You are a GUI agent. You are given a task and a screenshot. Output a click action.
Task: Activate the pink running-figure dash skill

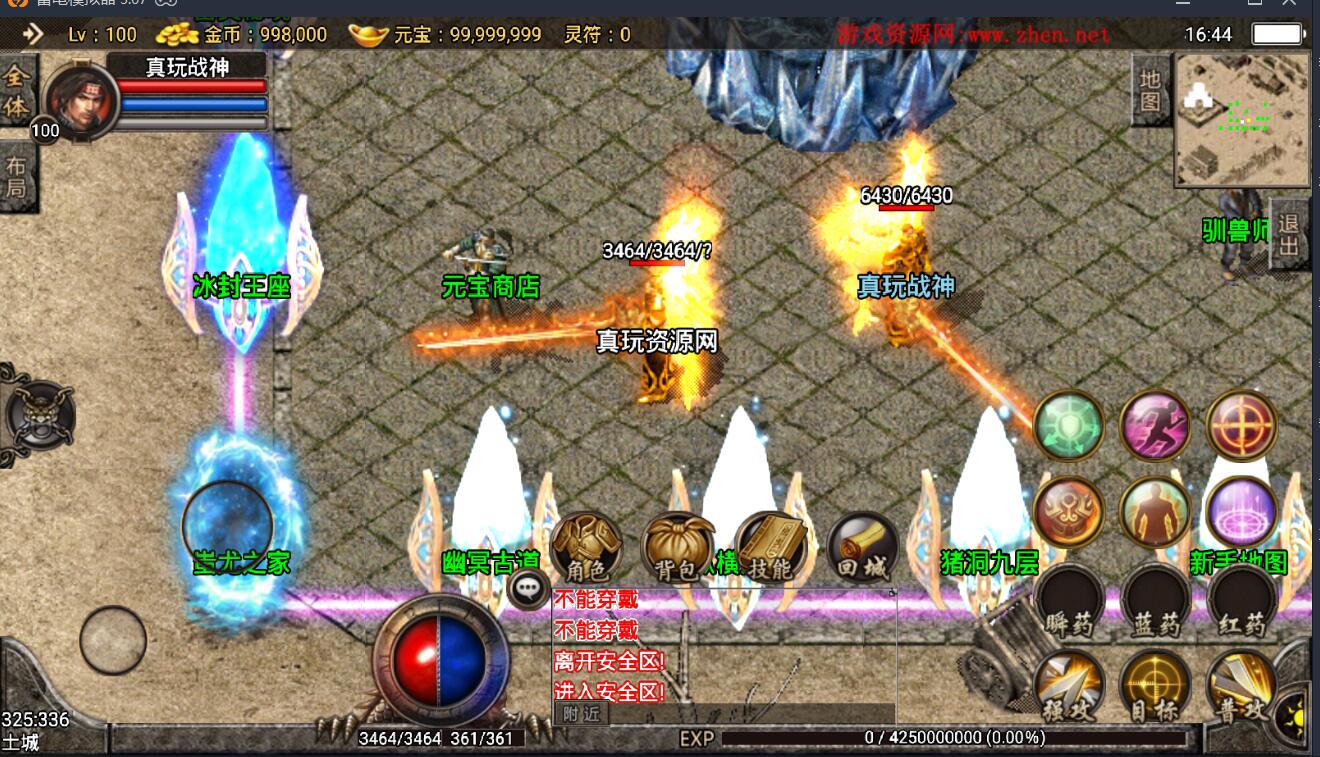tap(1155, 425)
